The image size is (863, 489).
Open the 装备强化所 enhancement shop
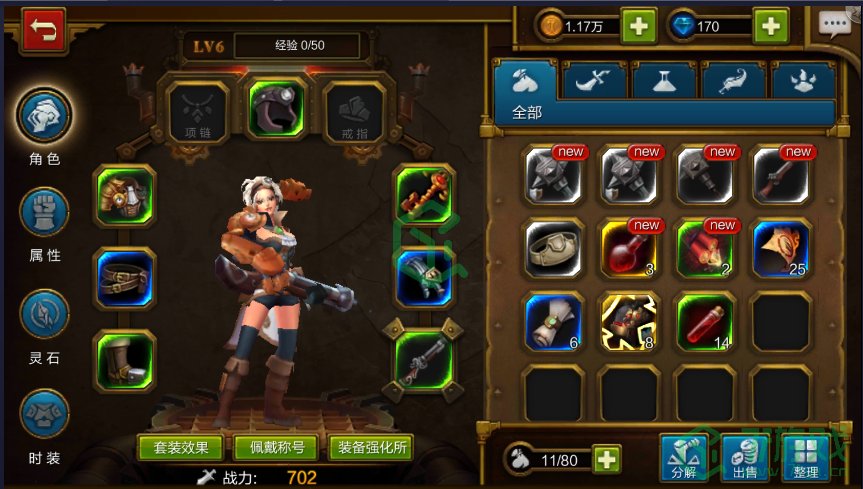click(371, 447)
